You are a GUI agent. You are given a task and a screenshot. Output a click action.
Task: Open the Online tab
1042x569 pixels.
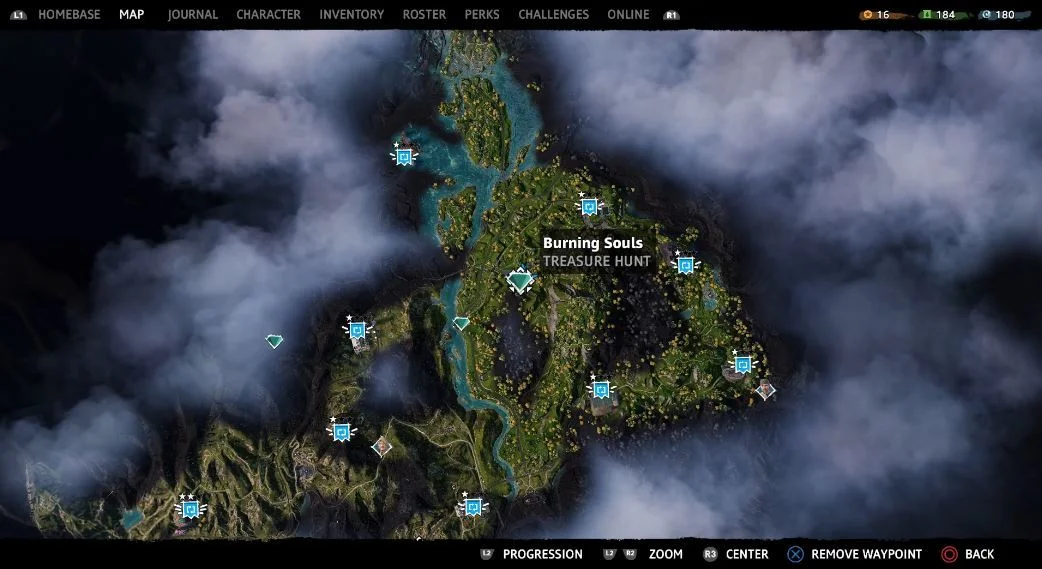[x=628, y=15]
